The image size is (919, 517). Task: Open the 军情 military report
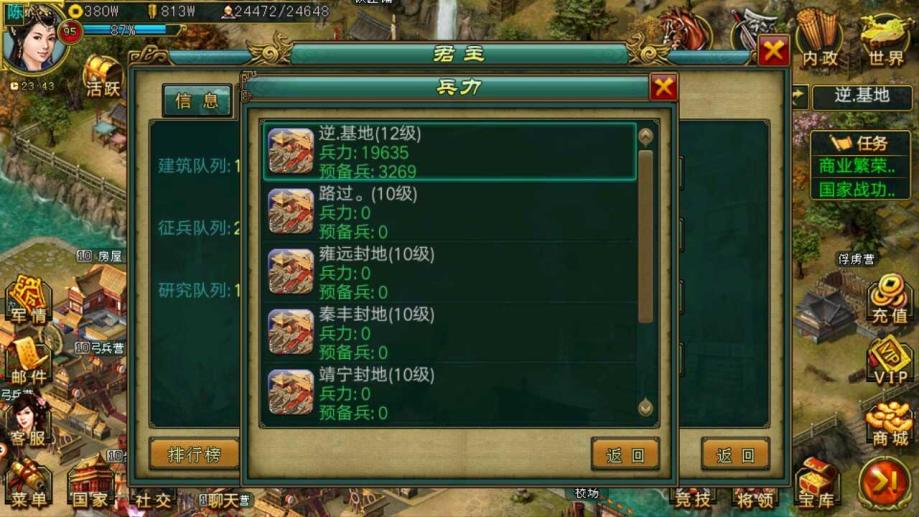point(28,302)
